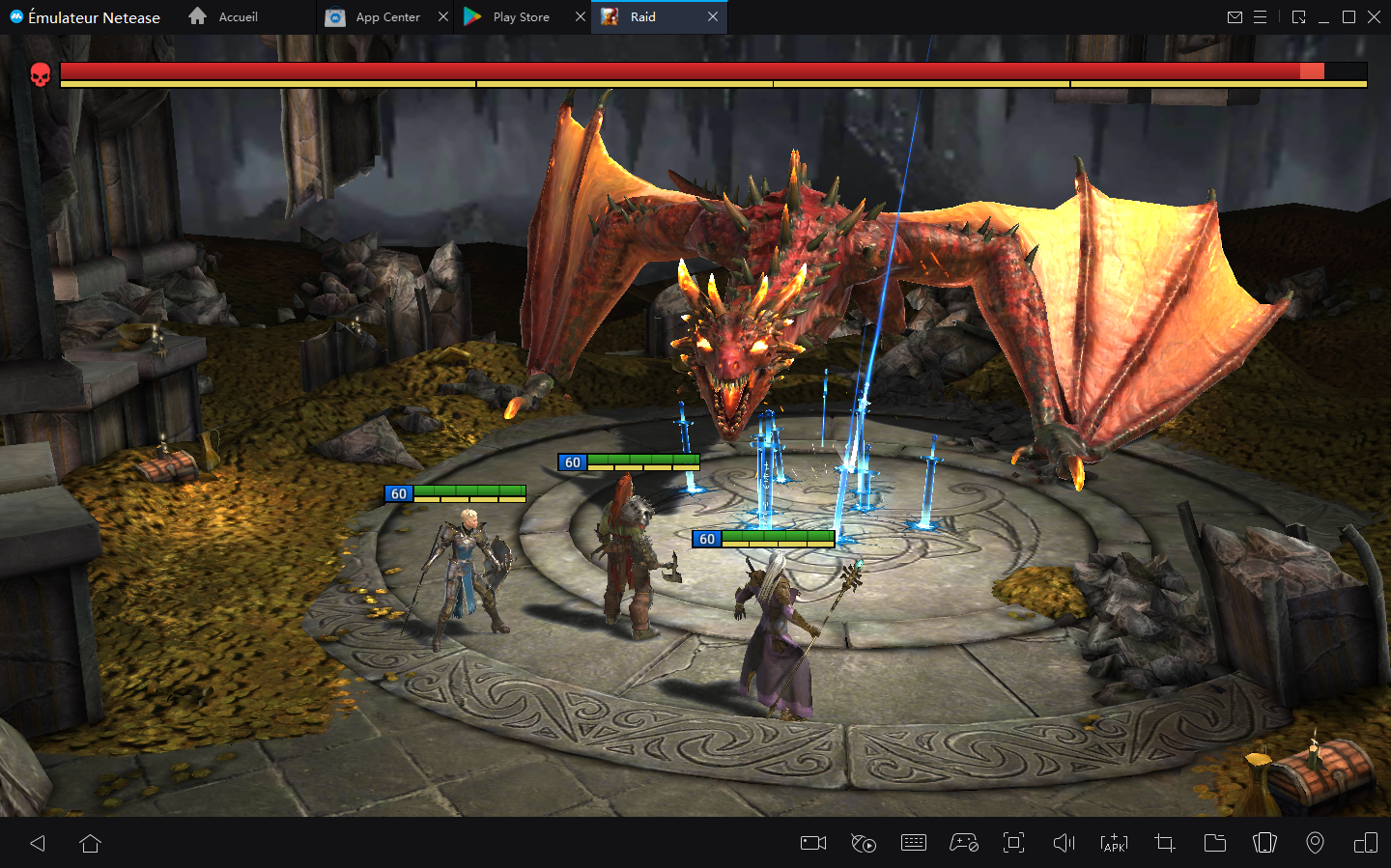Capture a screenshot with the crop icon
The image size is (1391, 868).
tap(1164, 843)
